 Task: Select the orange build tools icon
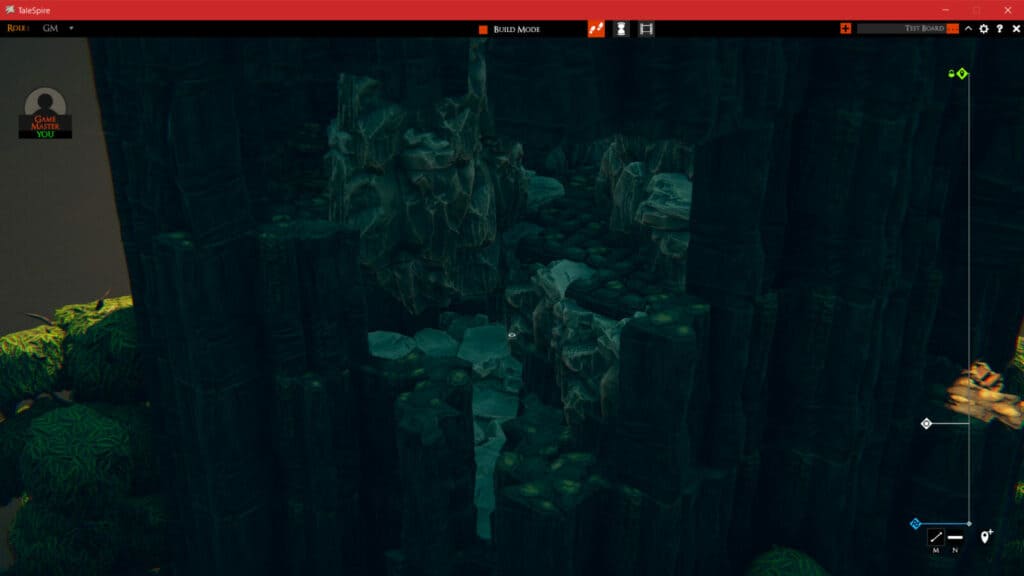click(596, 29)
